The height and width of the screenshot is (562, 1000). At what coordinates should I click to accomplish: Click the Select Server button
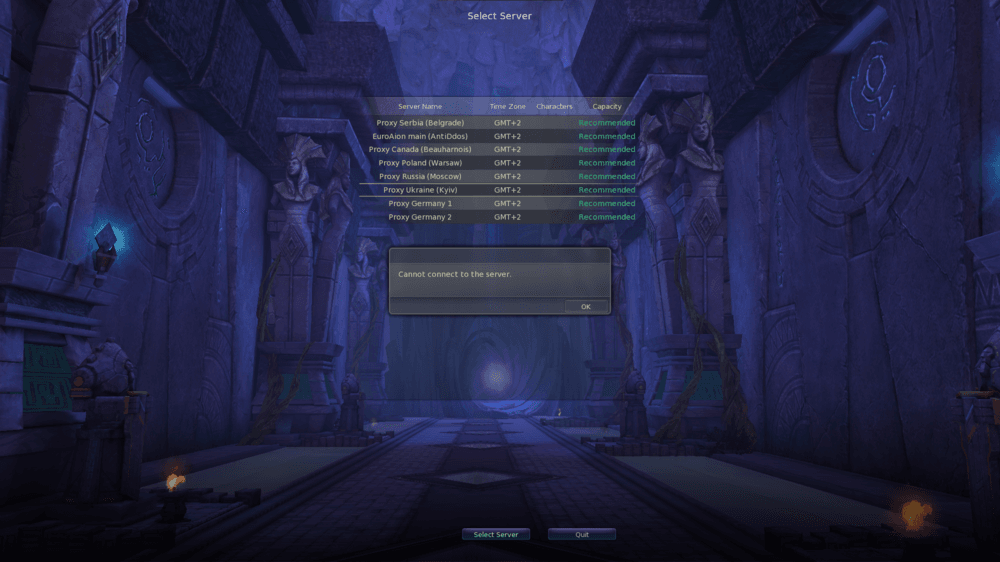tap(496, 534)
